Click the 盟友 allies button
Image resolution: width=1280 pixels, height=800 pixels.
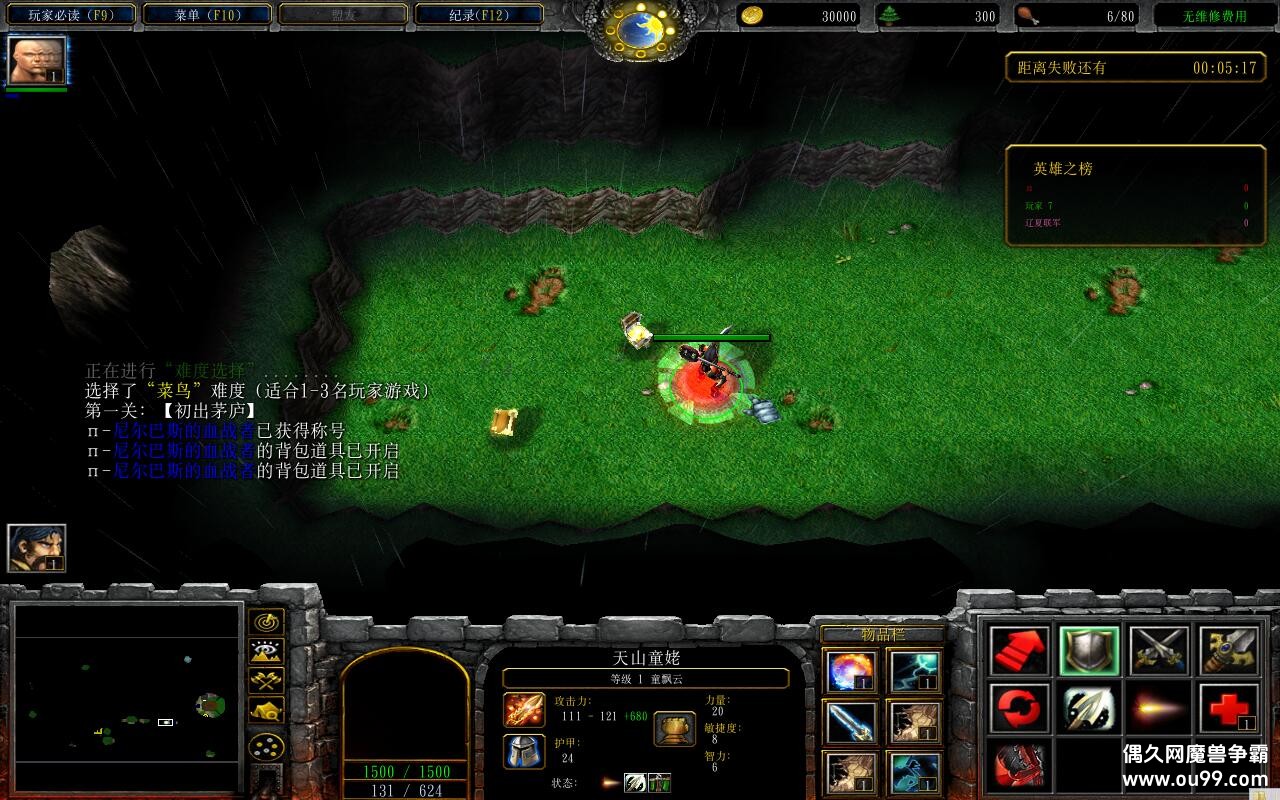point(340,15)
